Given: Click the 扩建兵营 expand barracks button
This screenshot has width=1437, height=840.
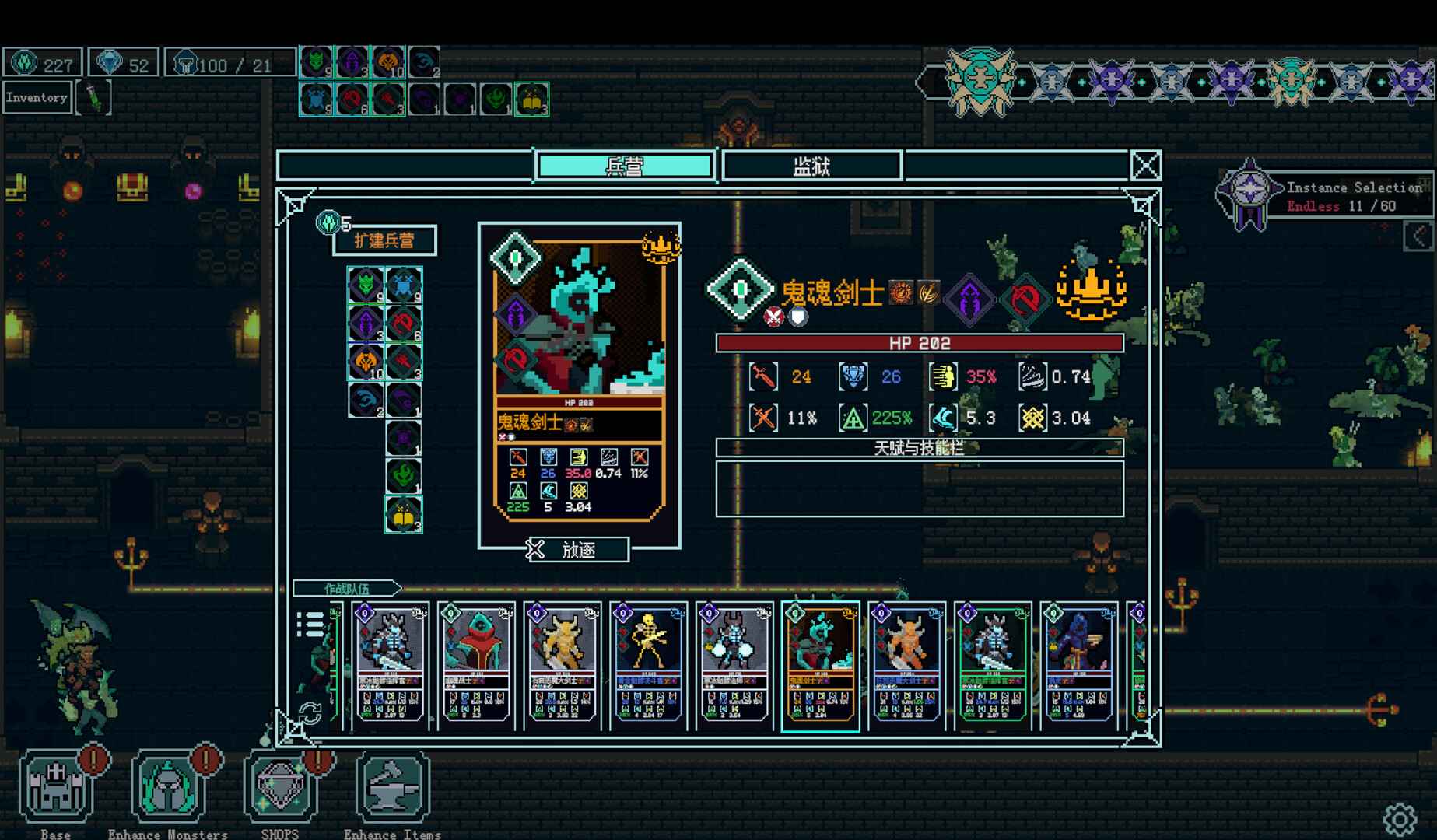Looking at the screenshot, I should pos(384,240).
